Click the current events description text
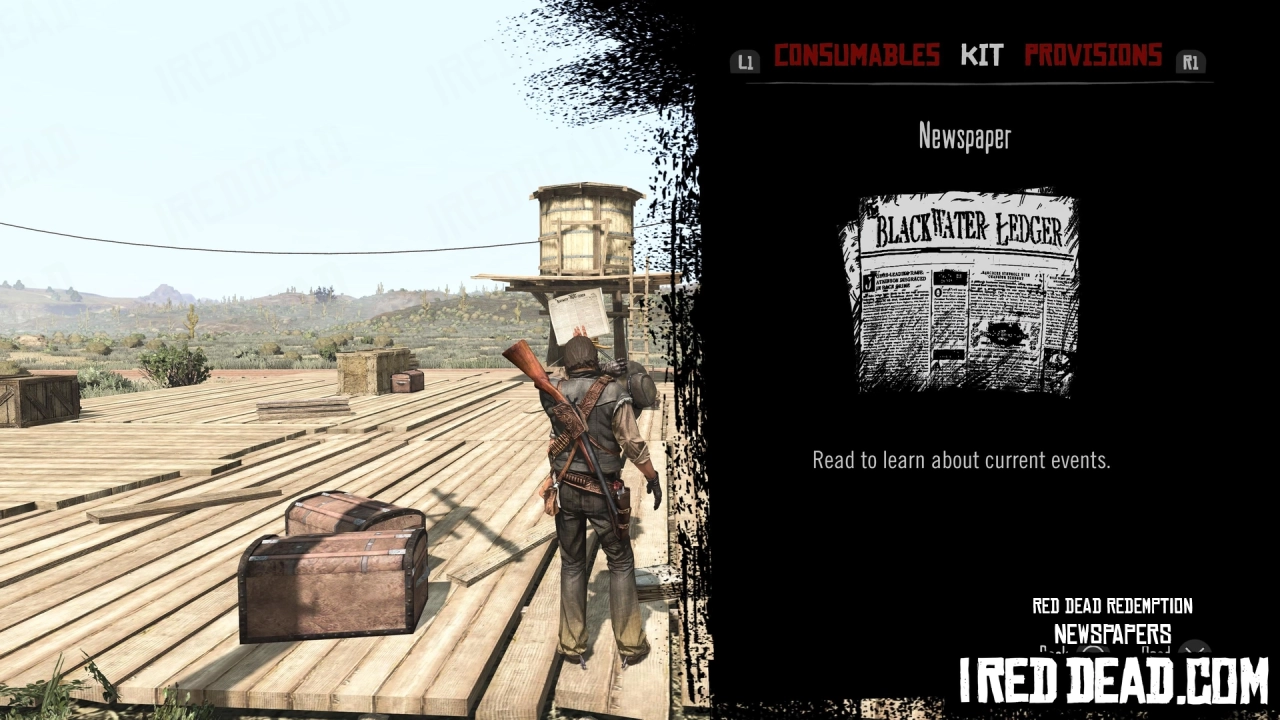 coord(960,460)
